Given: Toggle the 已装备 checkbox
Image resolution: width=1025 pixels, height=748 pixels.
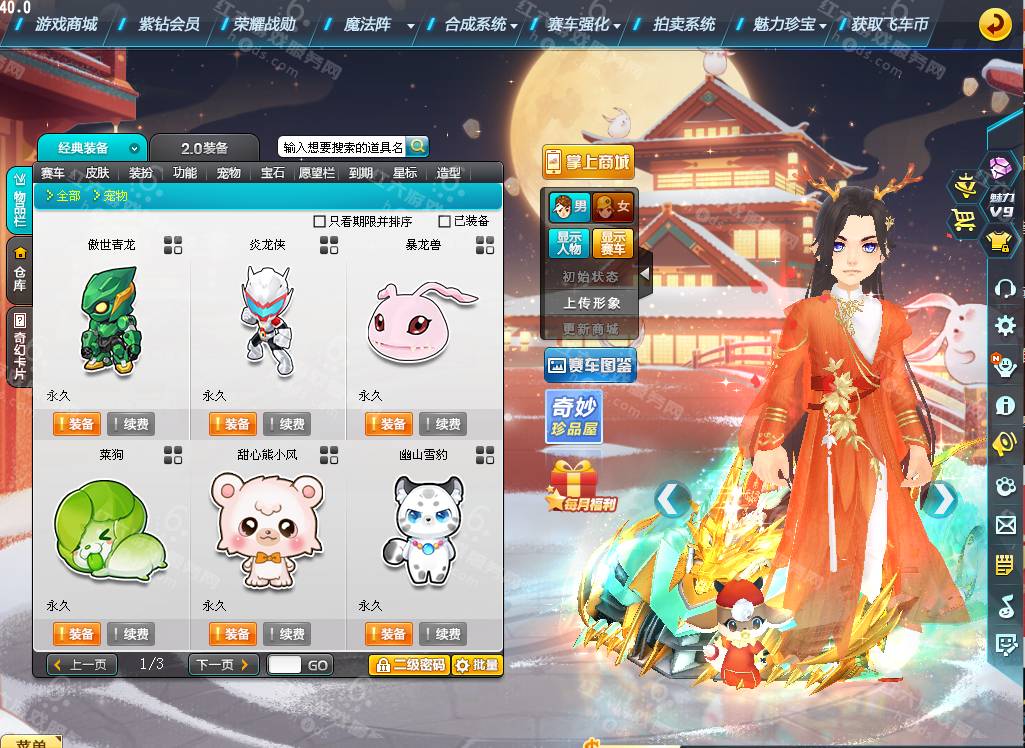Looking at the screenshot, I should pyautogui.click(x=445, y=221).
